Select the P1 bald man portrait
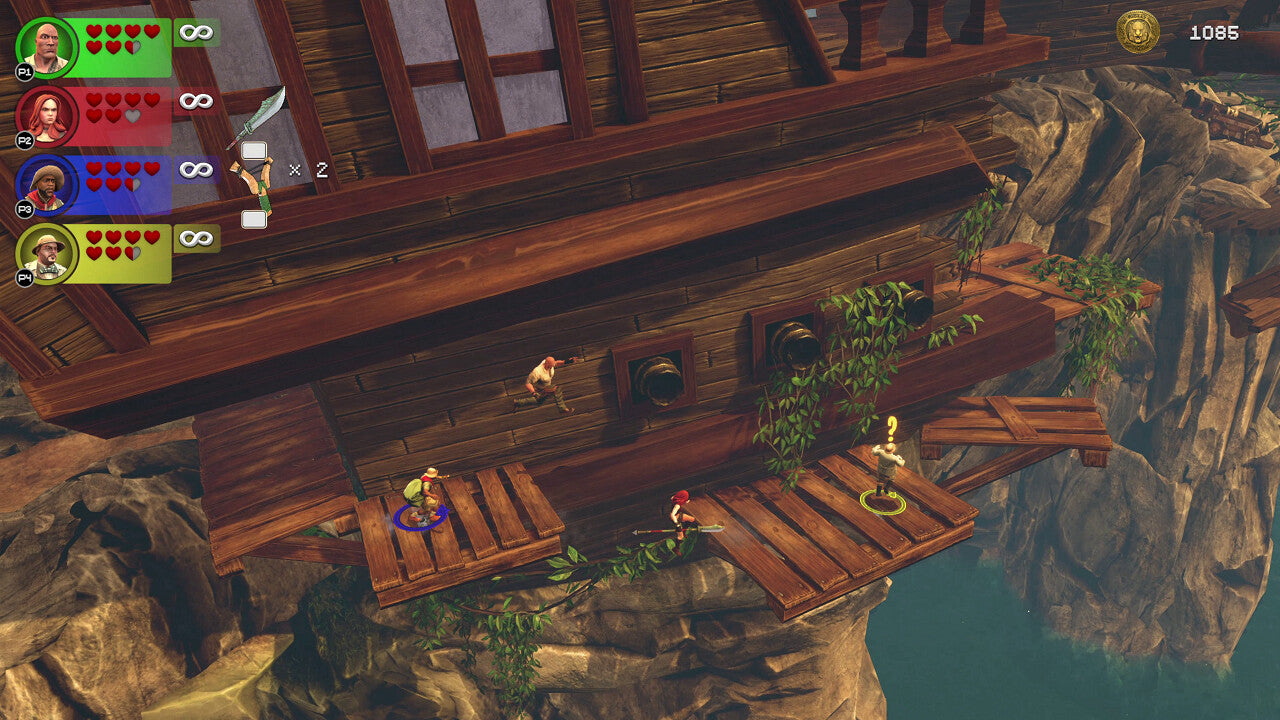The image size is (1280, 720). (47, 47)
